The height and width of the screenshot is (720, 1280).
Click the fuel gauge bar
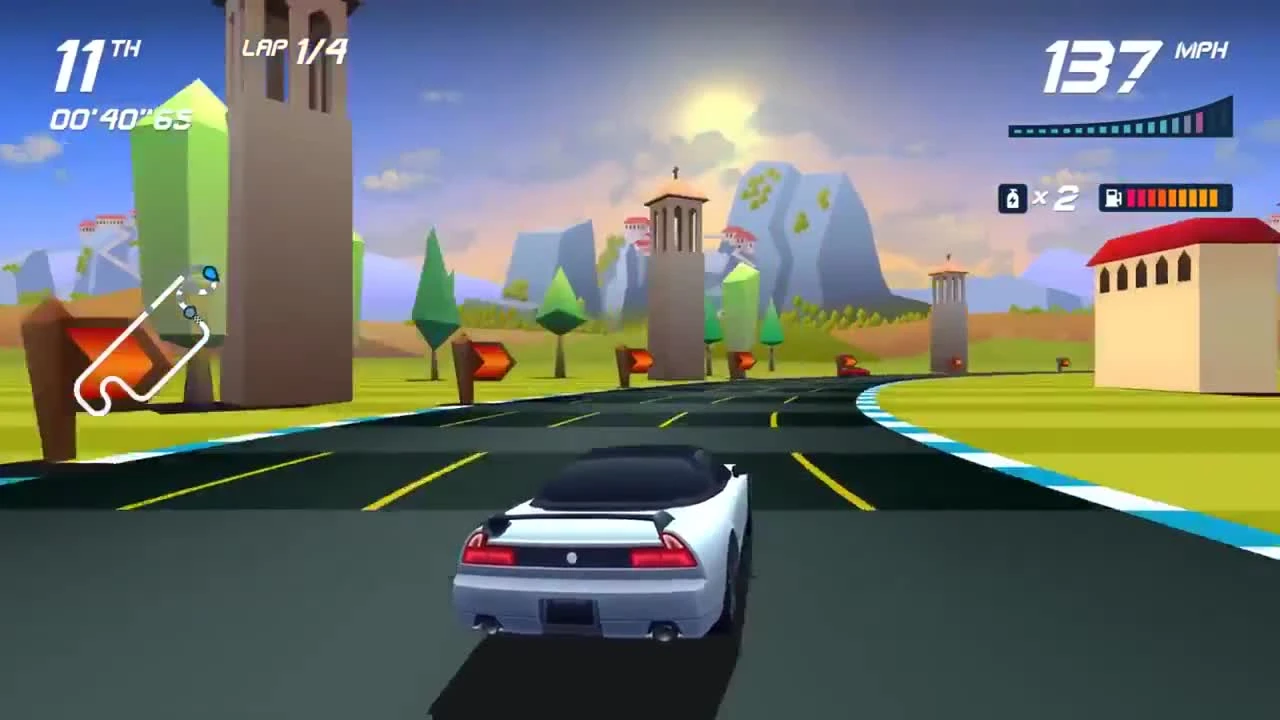(x=1170, y=198)
